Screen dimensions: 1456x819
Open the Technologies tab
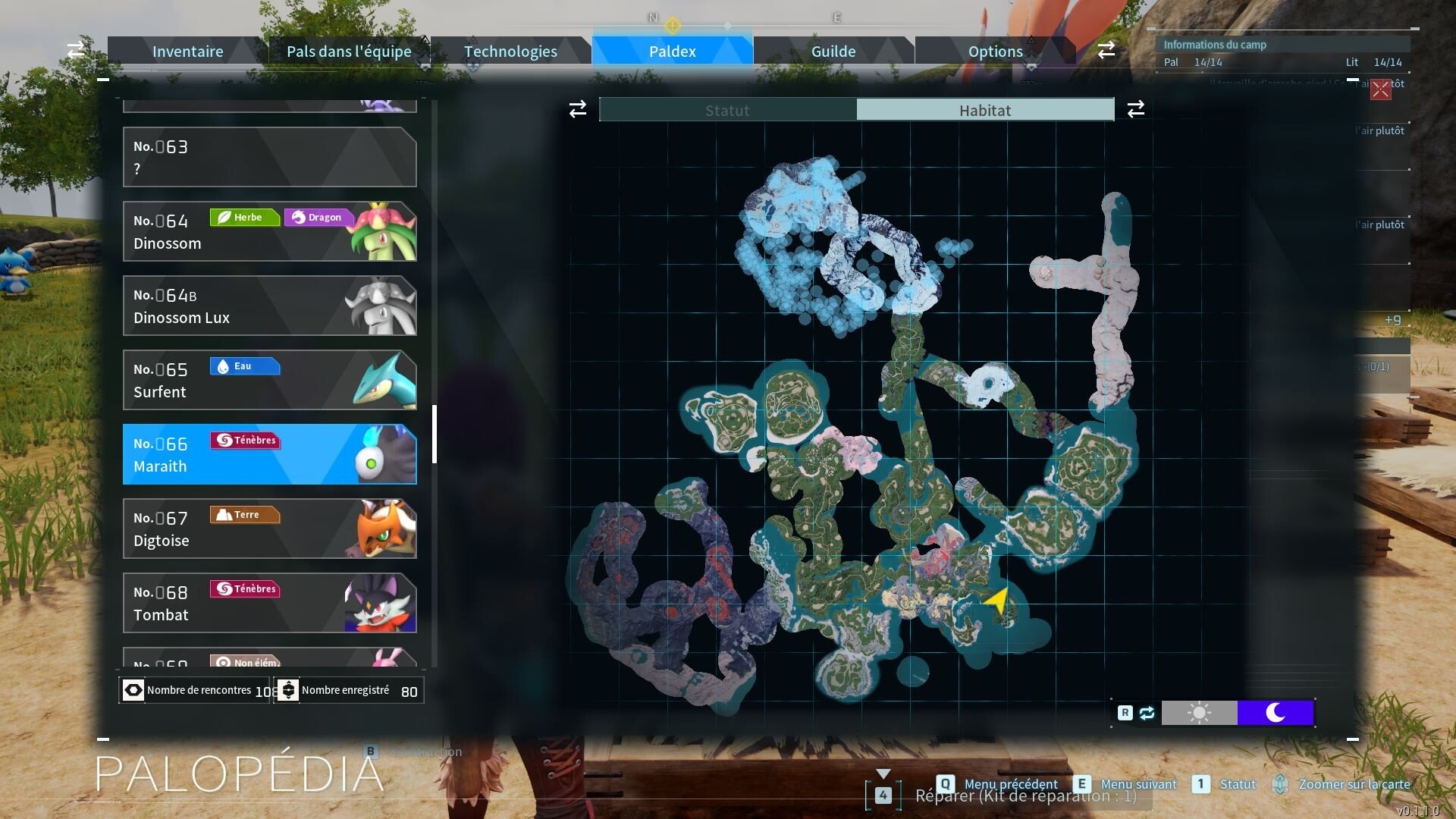[x=510, y=52]
